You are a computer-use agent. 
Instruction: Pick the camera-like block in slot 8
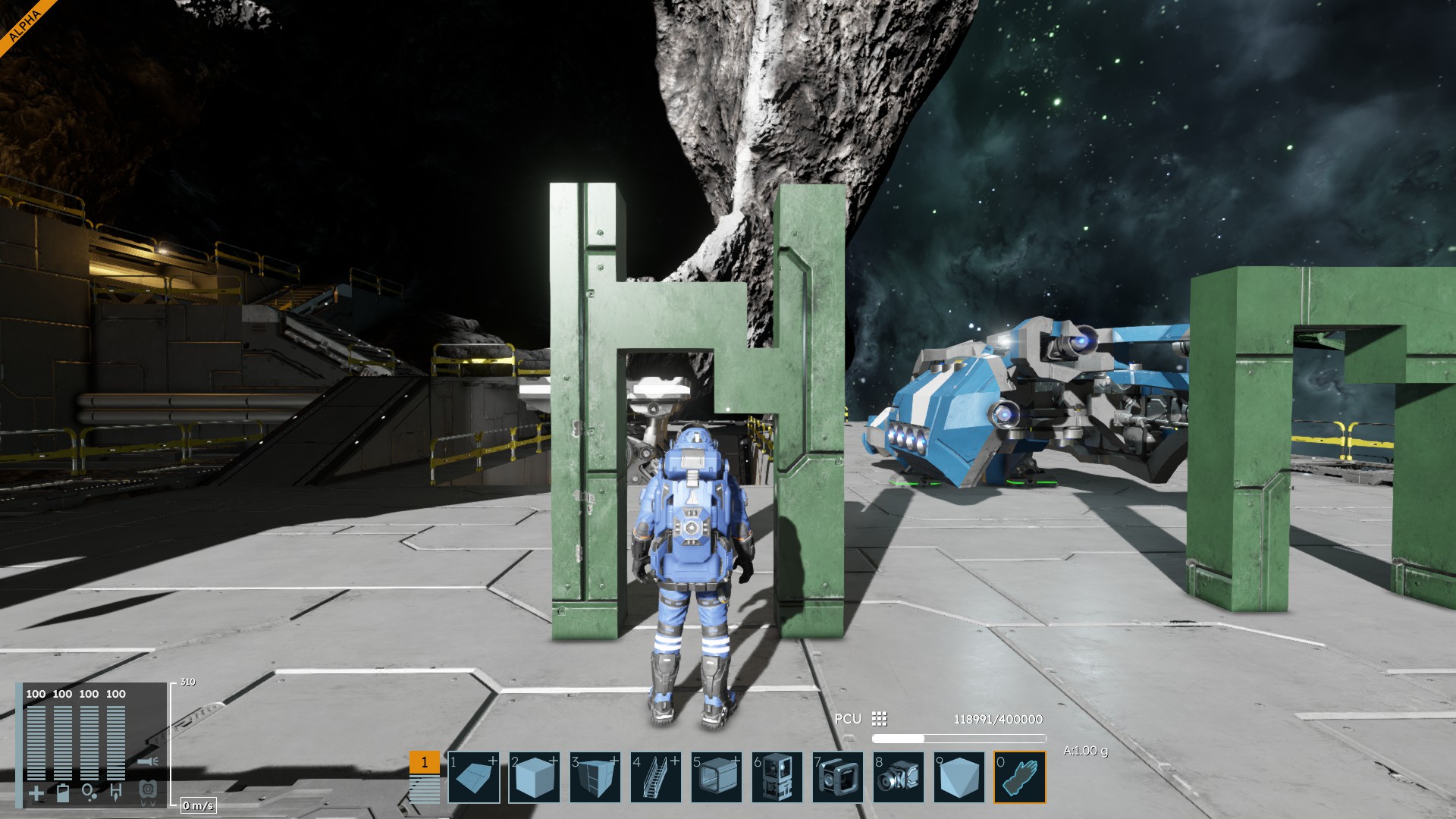coord(899,777)
